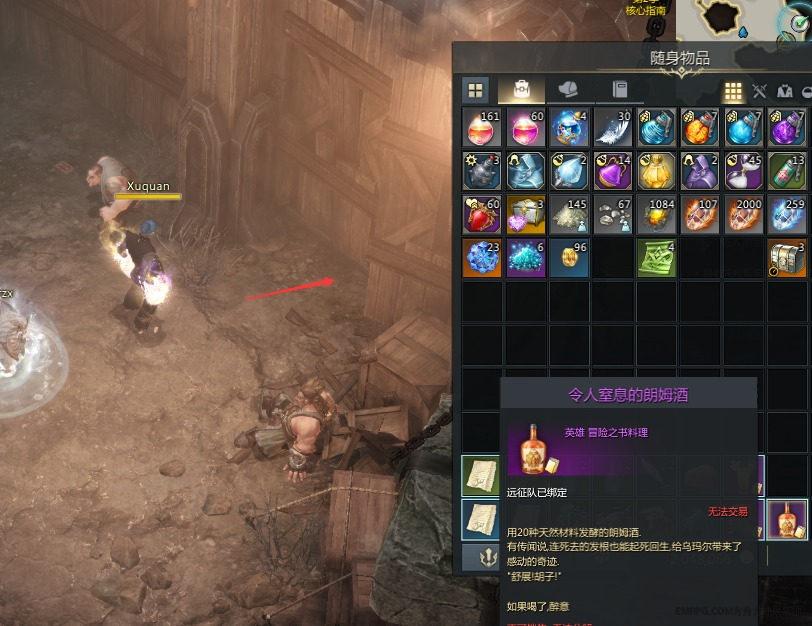The image size is (812, 626).
Task: Click the four-square button left of the tabs
Action: pyautogui.click(x=475, y=89)
